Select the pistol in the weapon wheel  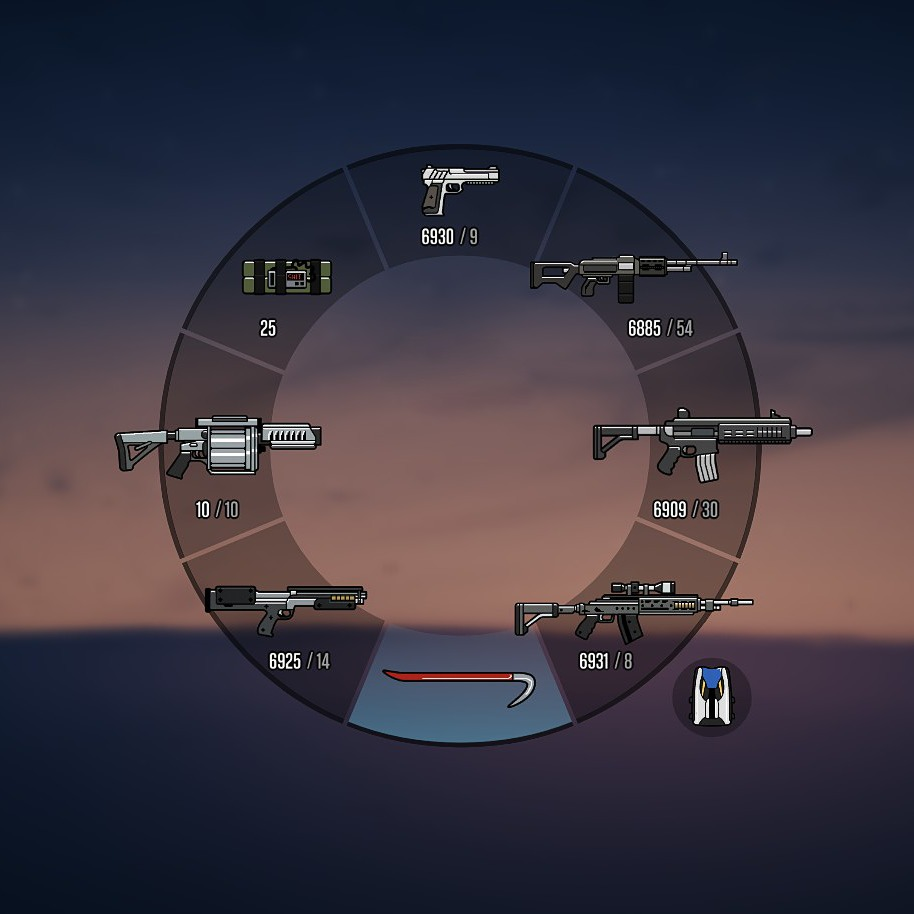[x=459, y=190]
